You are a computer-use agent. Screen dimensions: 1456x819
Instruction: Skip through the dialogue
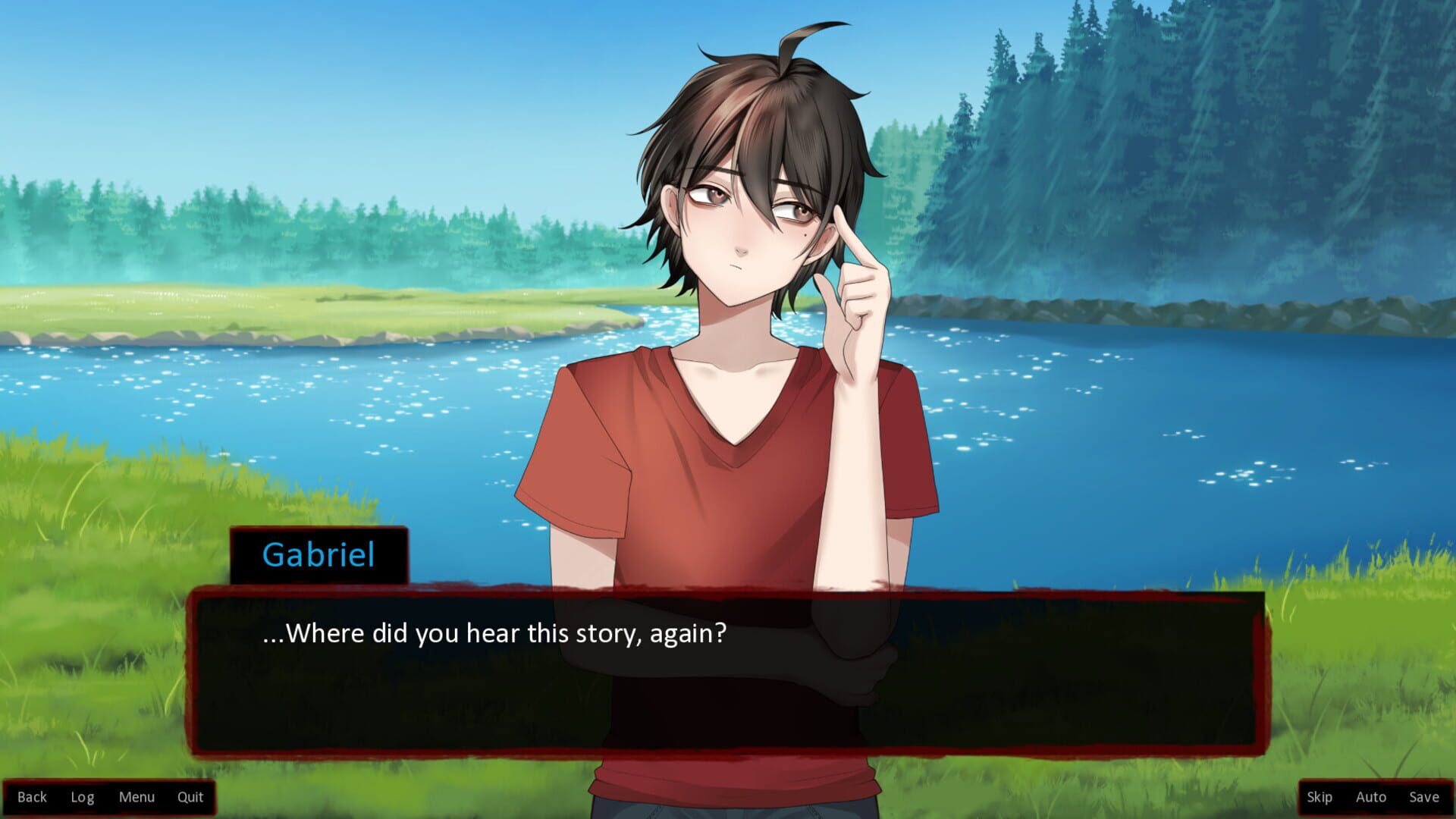click(x=1319, y=797)
